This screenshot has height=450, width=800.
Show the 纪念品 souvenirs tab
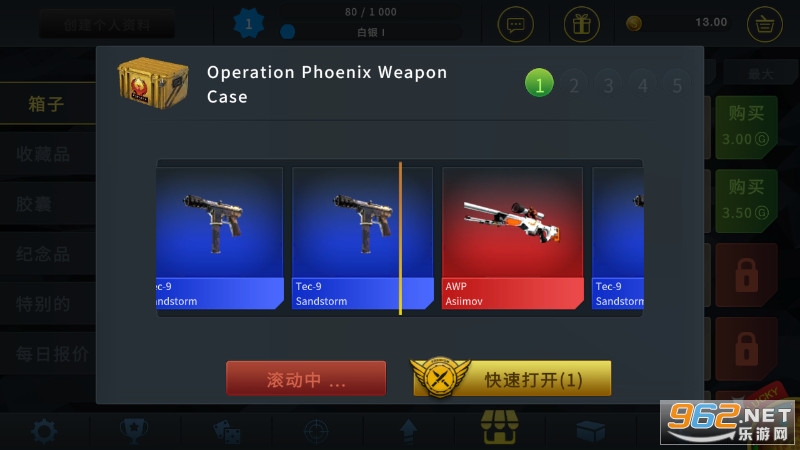tap(43, 254)
